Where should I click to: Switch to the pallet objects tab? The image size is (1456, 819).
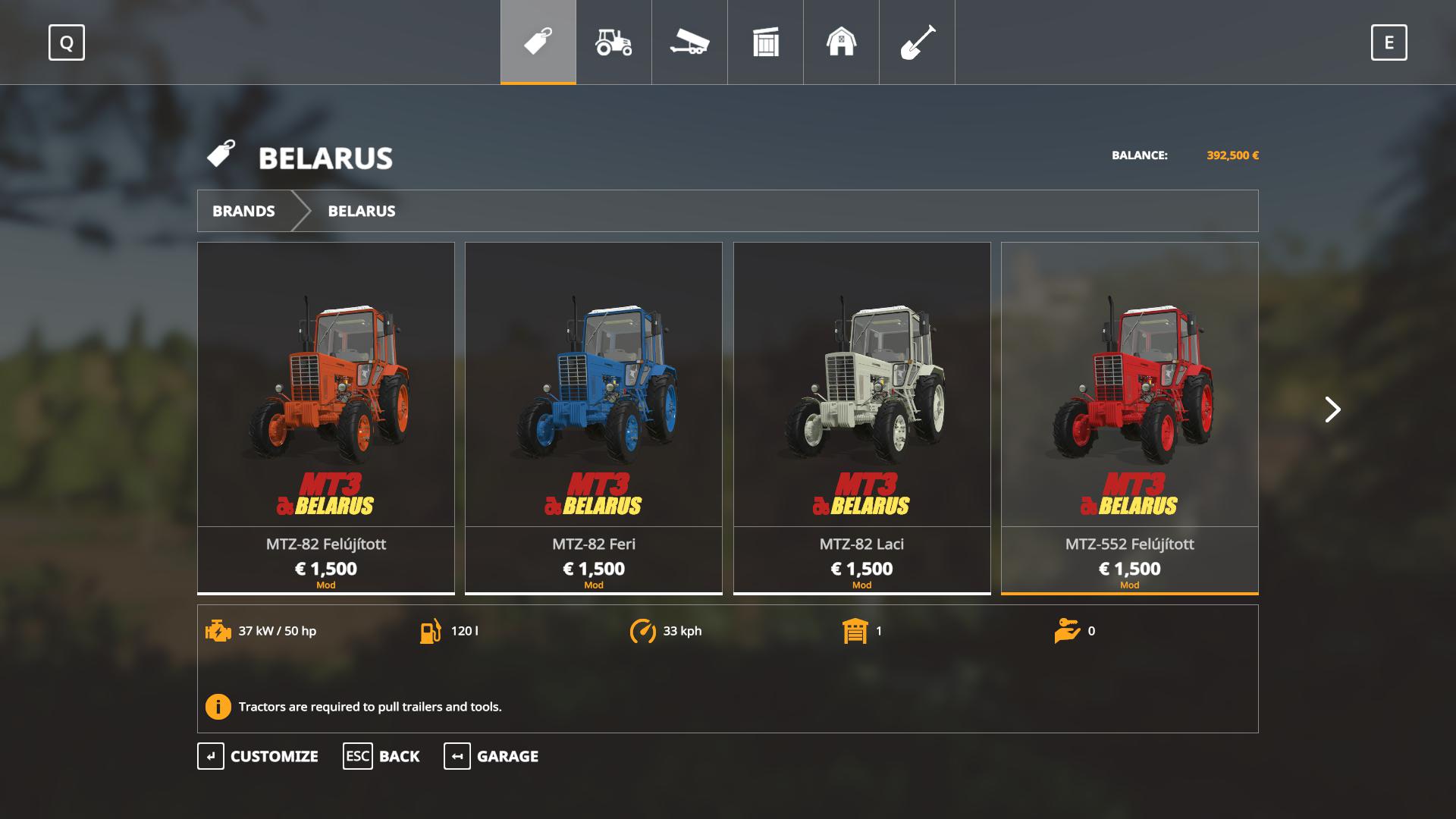765,42
